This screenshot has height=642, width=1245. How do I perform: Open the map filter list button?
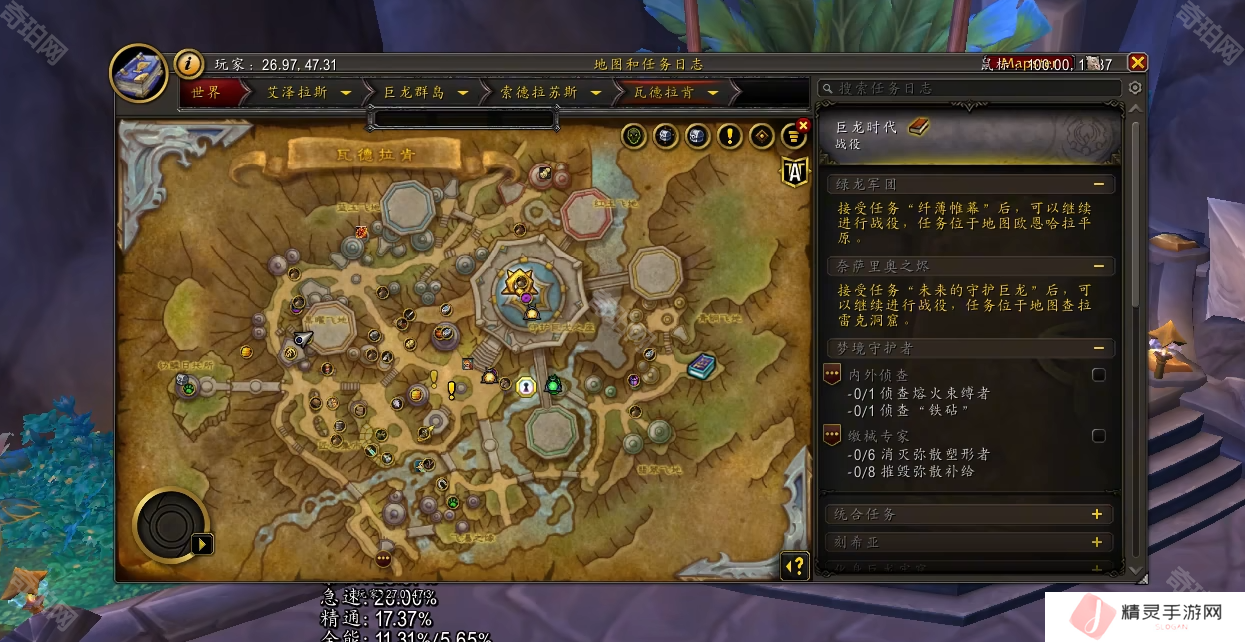(x=794, y=136)
